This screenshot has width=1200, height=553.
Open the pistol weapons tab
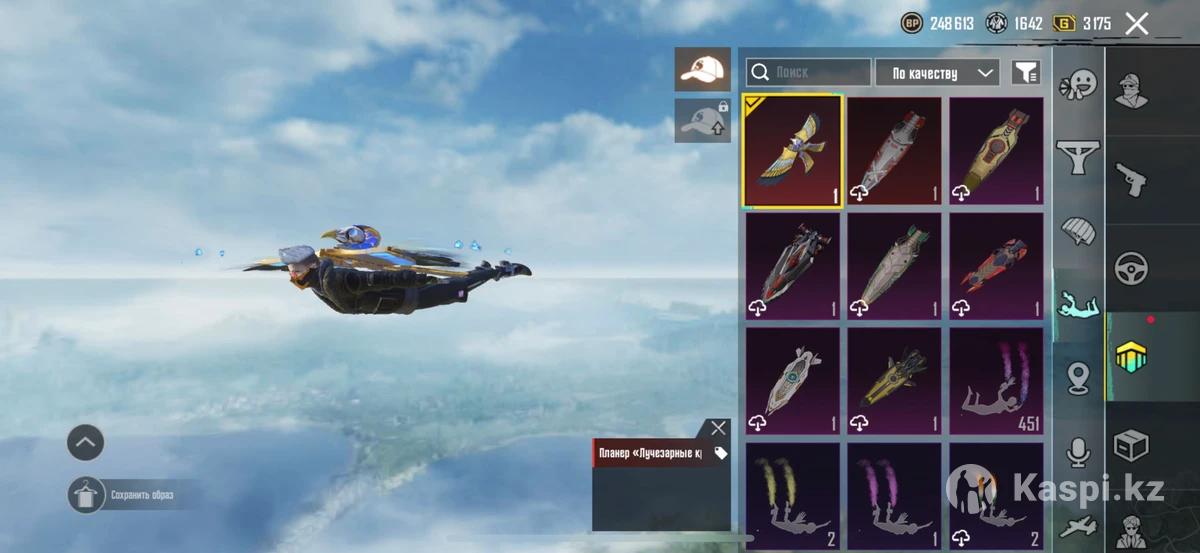(1132, 180)
